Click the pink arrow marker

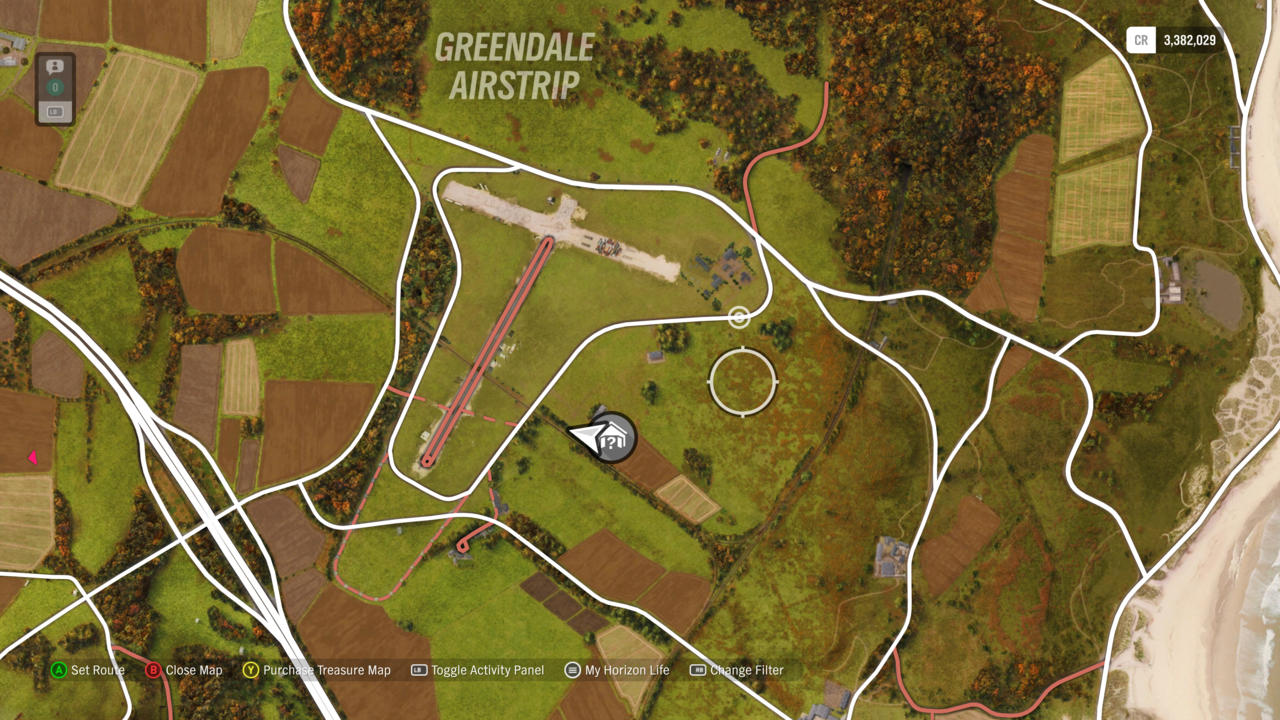[32, 458]
